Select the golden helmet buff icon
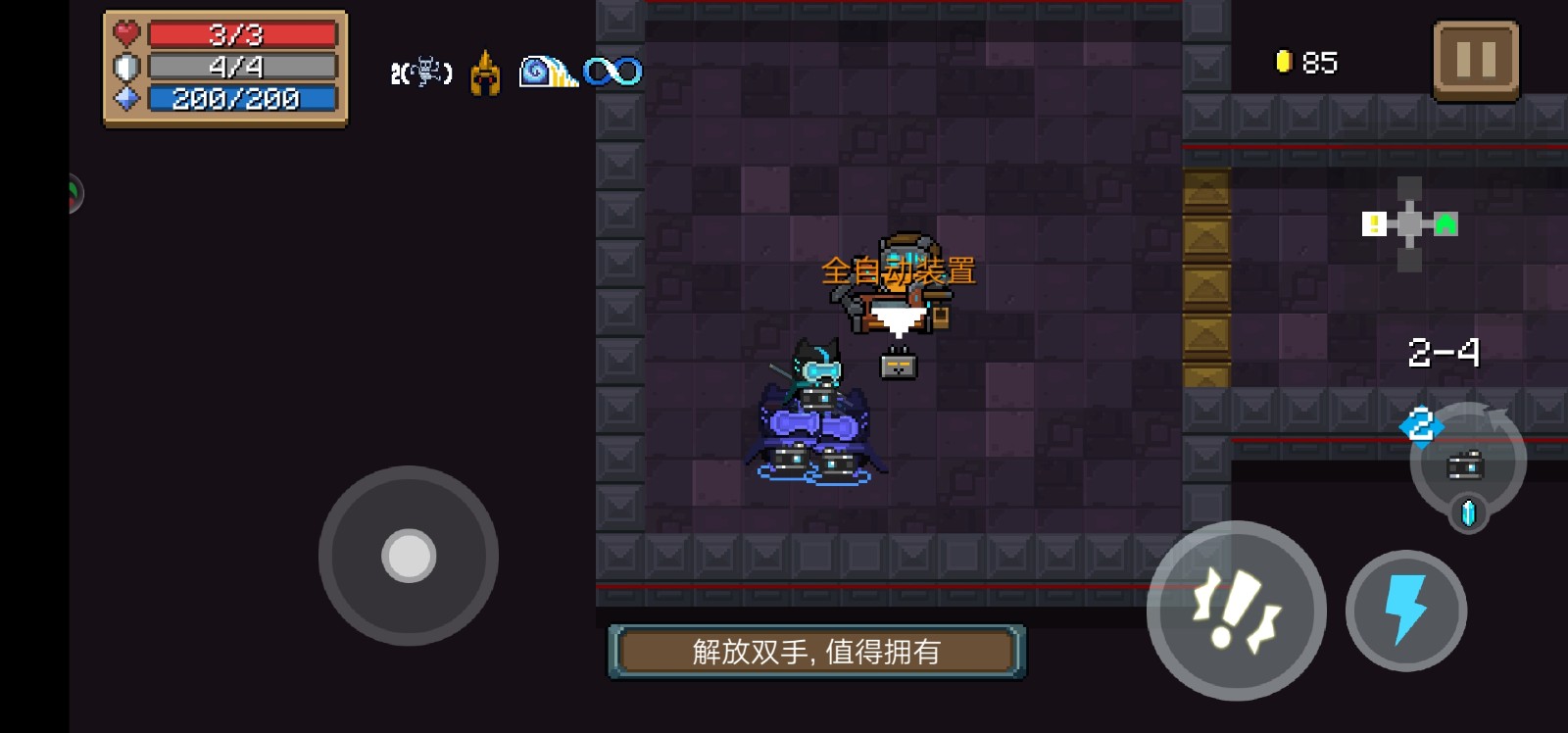The image size is (1568, 733). pos(483,72)
